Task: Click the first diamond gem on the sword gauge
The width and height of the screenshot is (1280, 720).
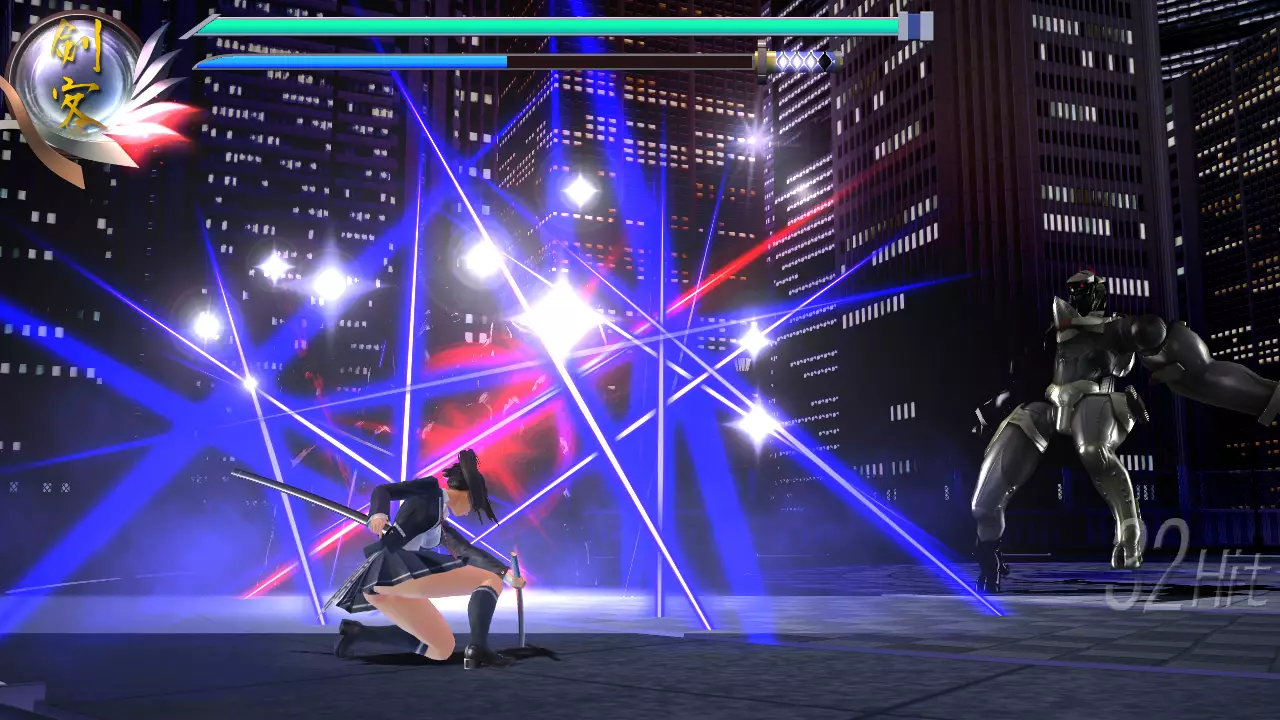Action: (x=781, y=60)
